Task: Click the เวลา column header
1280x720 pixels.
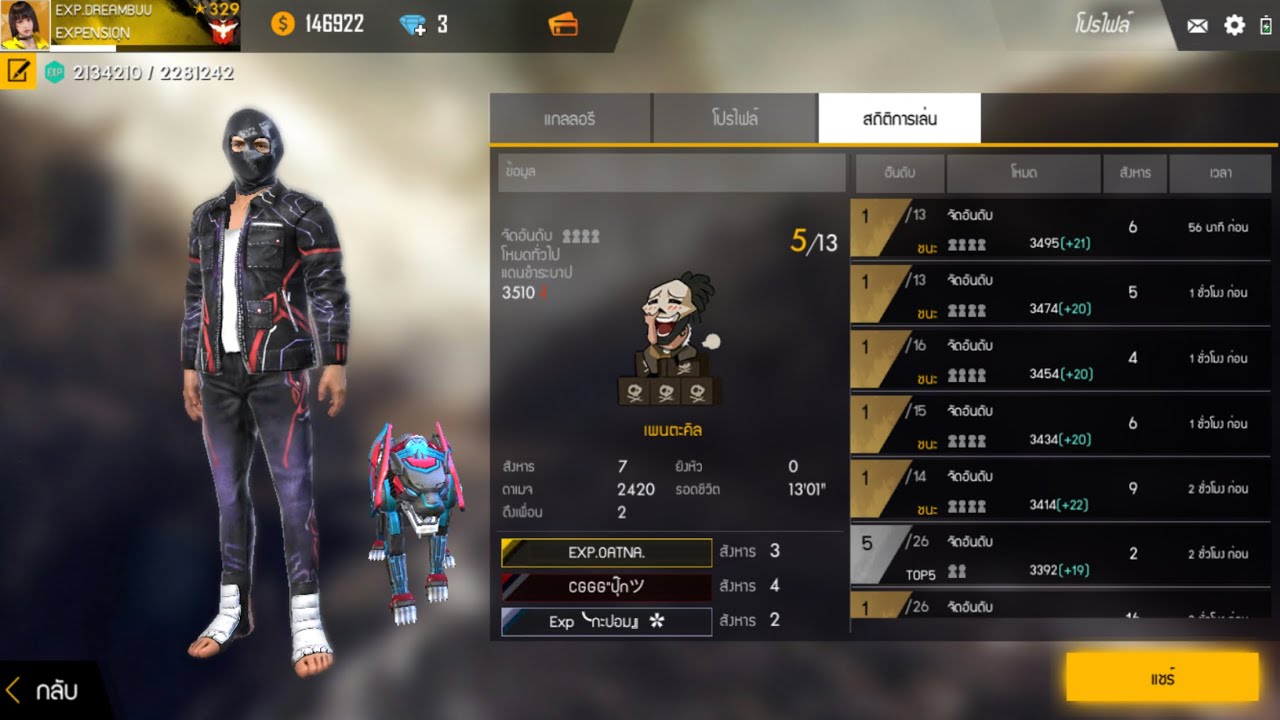Action: (x=1220, y=173)
